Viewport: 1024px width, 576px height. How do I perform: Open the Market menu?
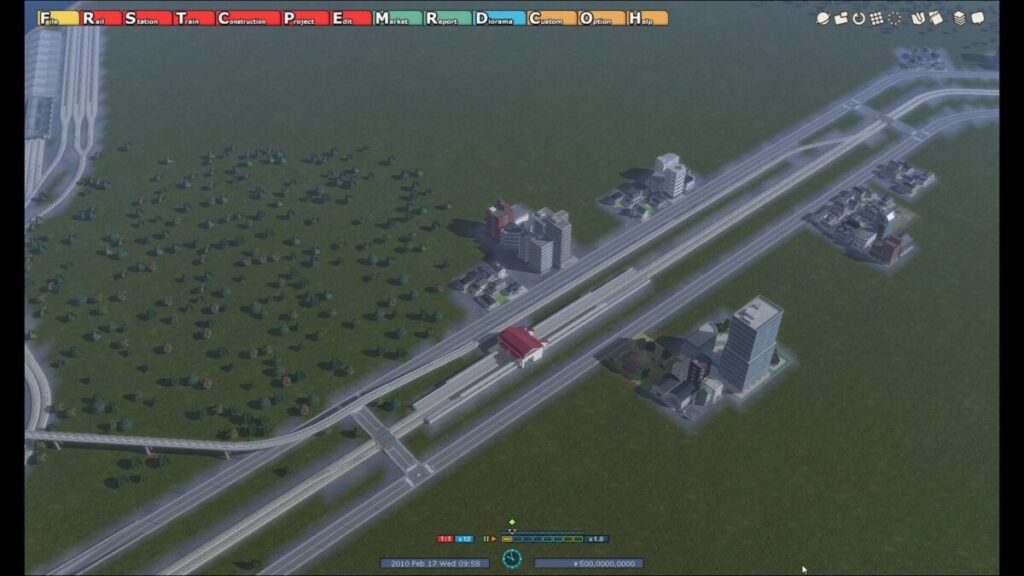pos(396,18)
